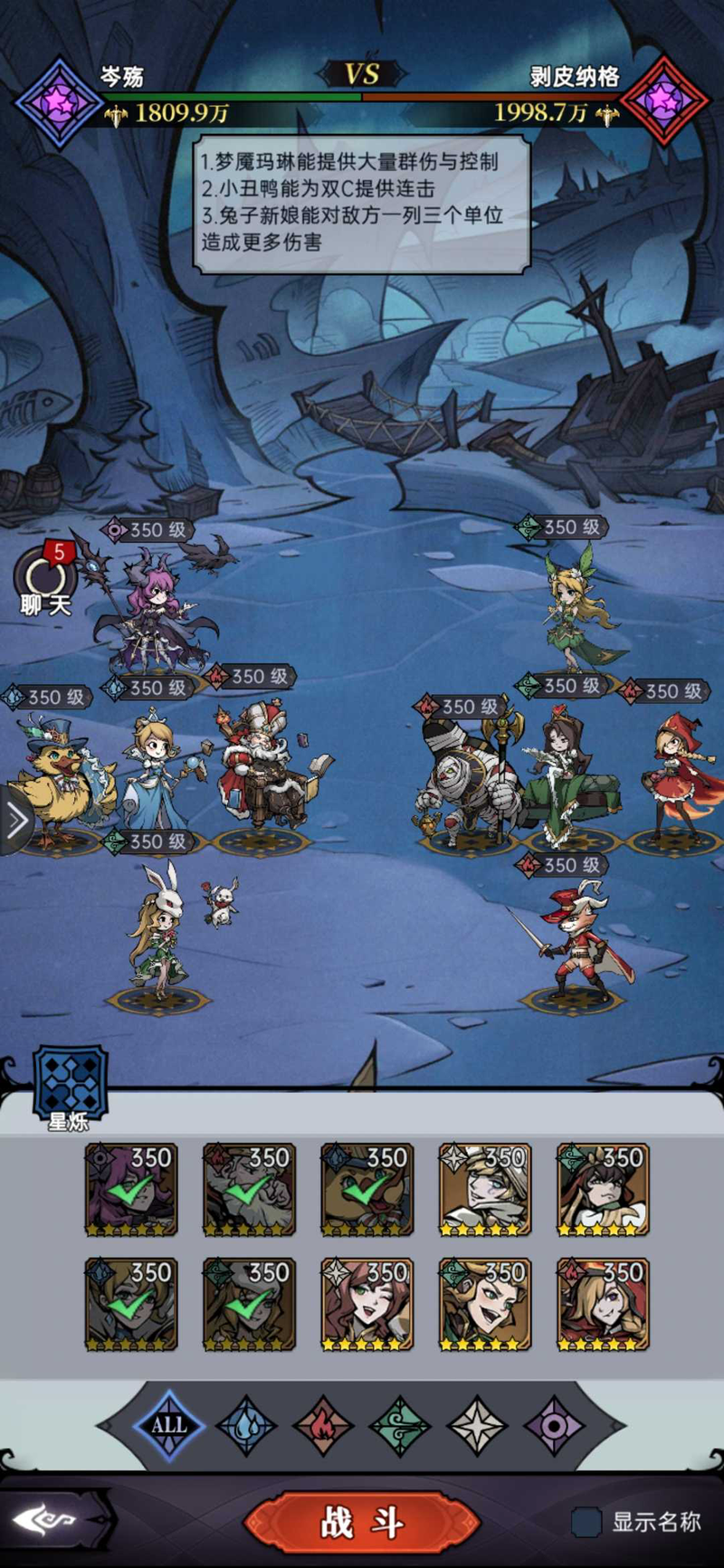Start the battle with the 战斗 button
The height and width of the screenshot is (1568, 724).
point(362,1524)
